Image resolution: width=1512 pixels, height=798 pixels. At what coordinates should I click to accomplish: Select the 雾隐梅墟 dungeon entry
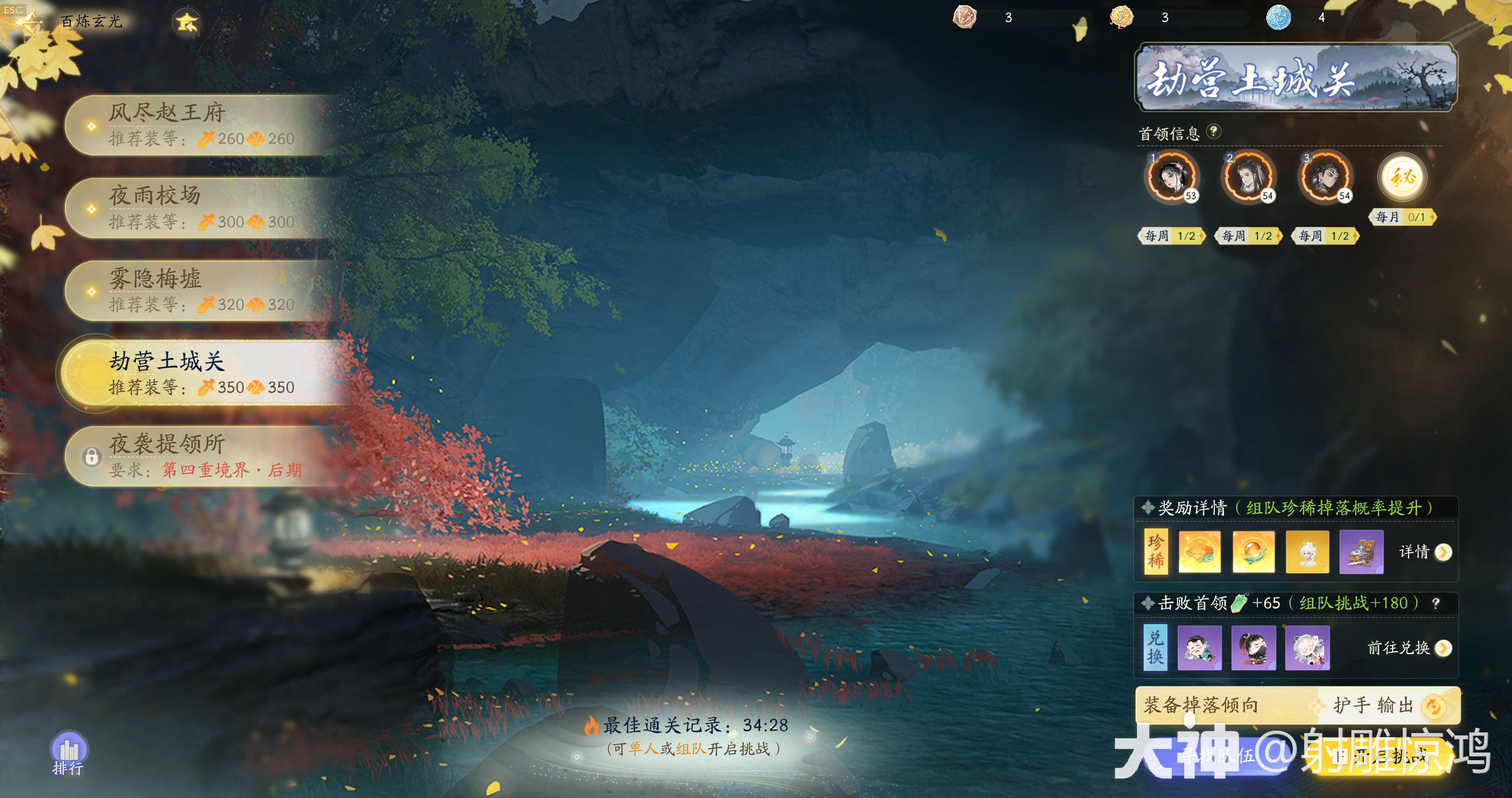click(x=201, y=291)
